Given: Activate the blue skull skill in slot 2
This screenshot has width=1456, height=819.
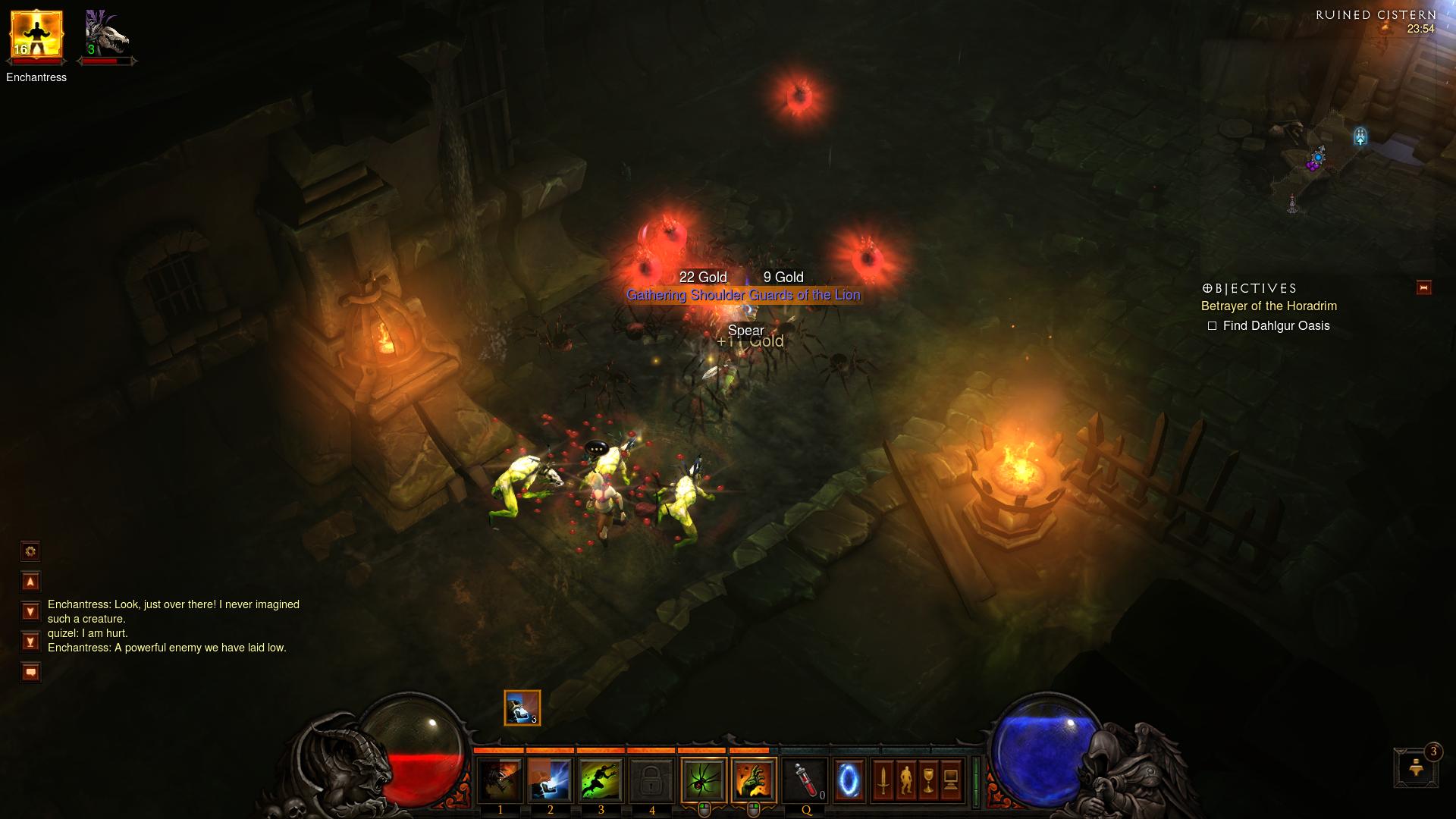Looking at the screenshot, I should pos(550,780).
